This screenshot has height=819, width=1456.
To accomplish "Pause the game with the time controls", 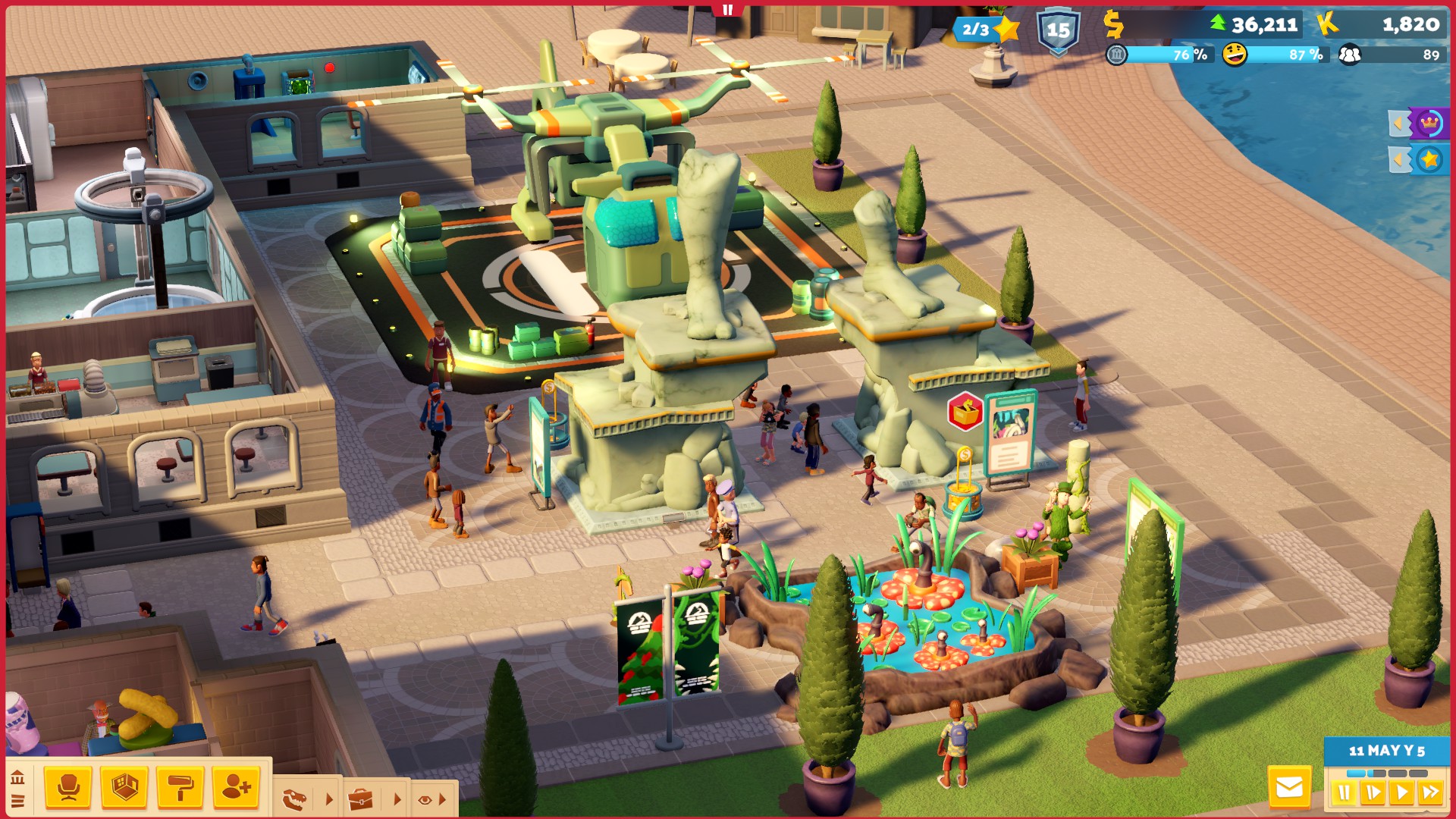I will coord(1344,793).
